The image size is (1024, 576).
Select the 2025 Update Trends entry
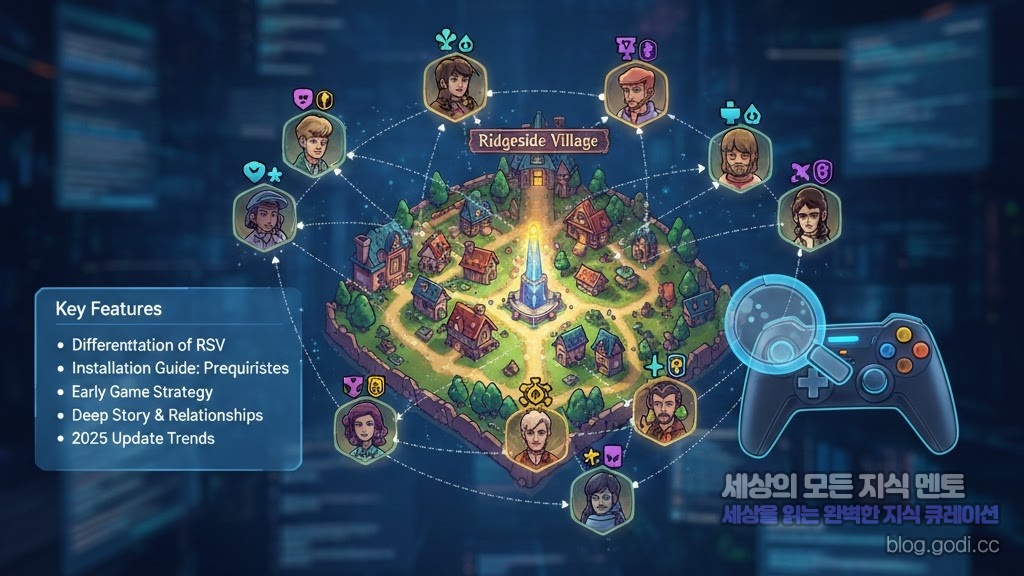point(143,438)
